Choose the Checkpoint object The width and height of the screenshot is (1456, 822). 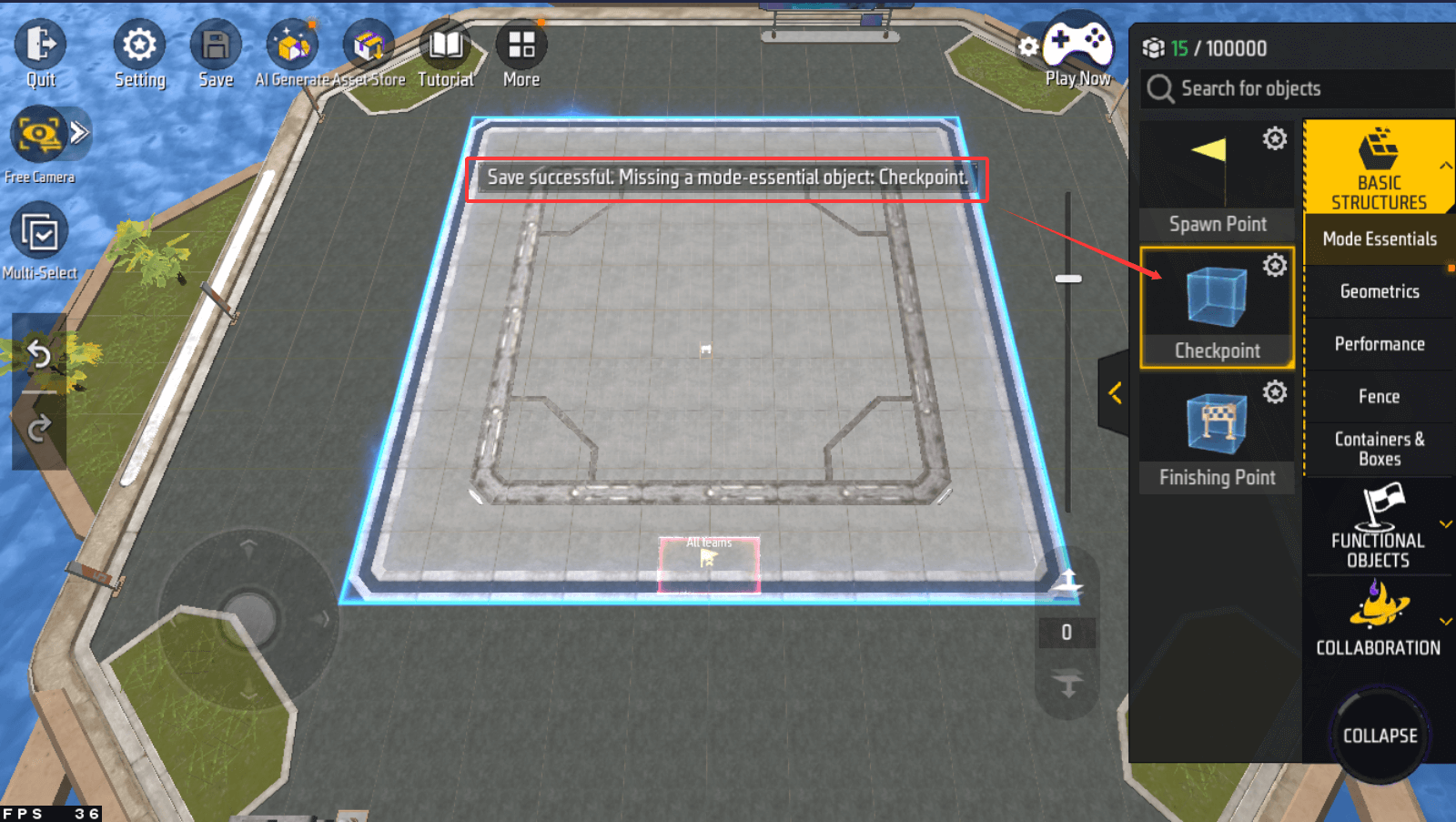coord(1217,307)
